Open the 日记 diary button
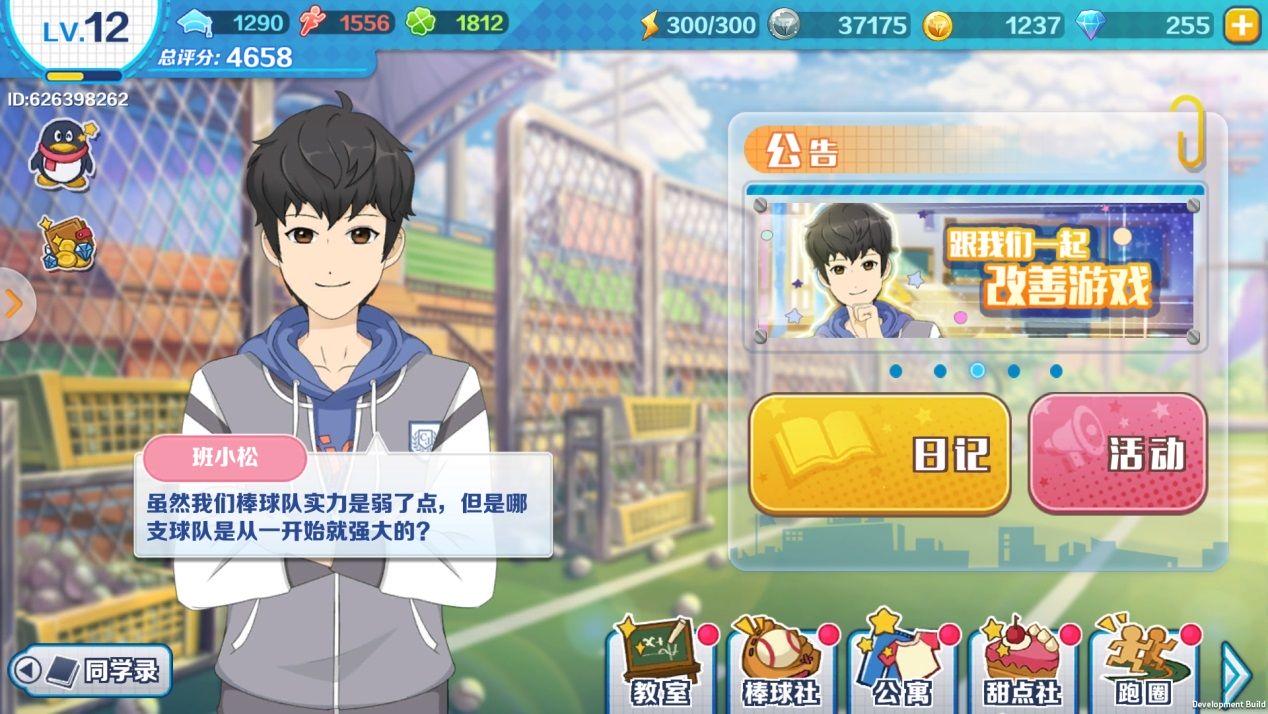The width and height of the screenshot is (1268, 714). point(879,454)
